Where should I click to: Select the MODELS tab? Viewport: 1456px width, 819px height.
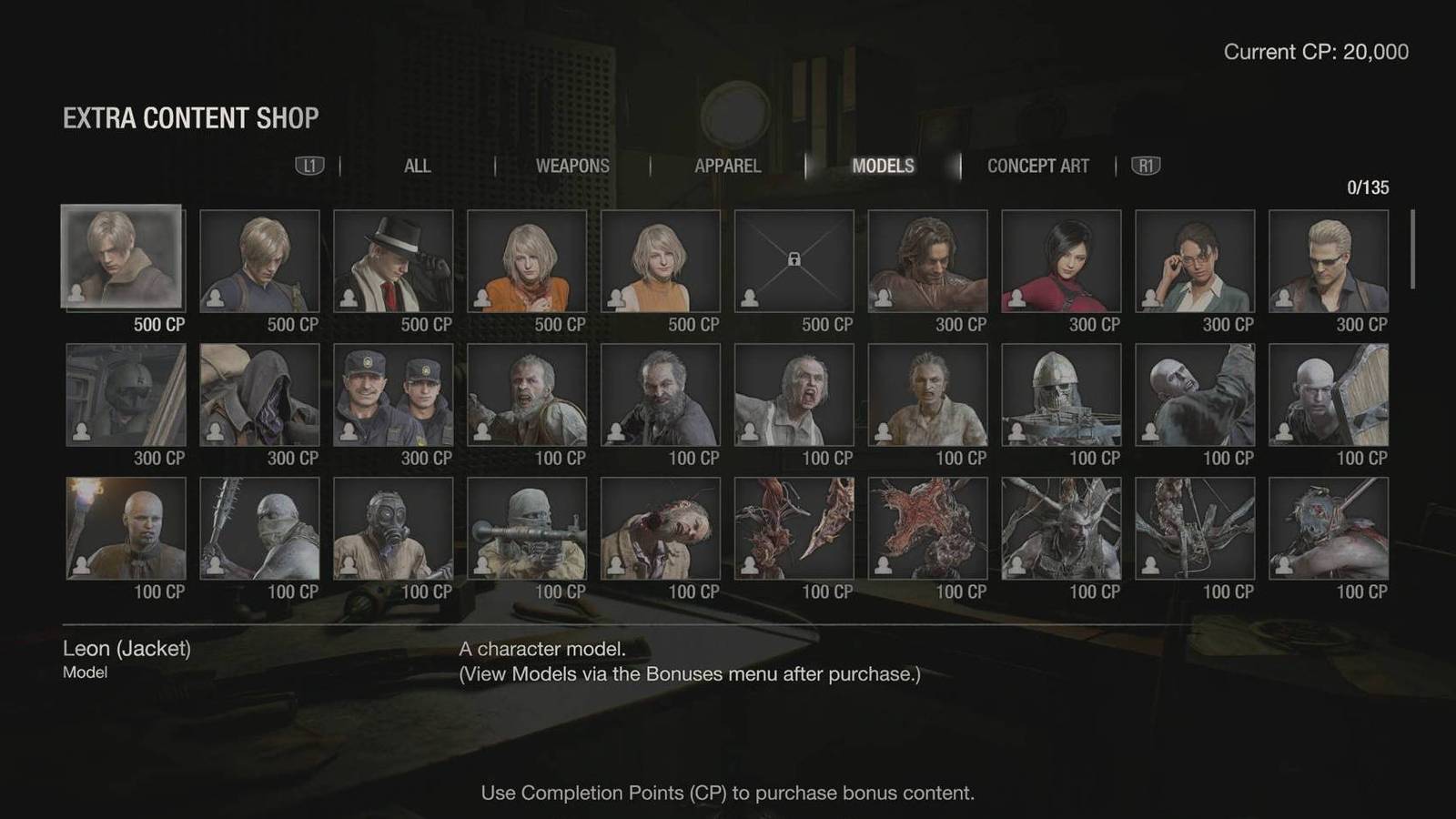(883, 166)
